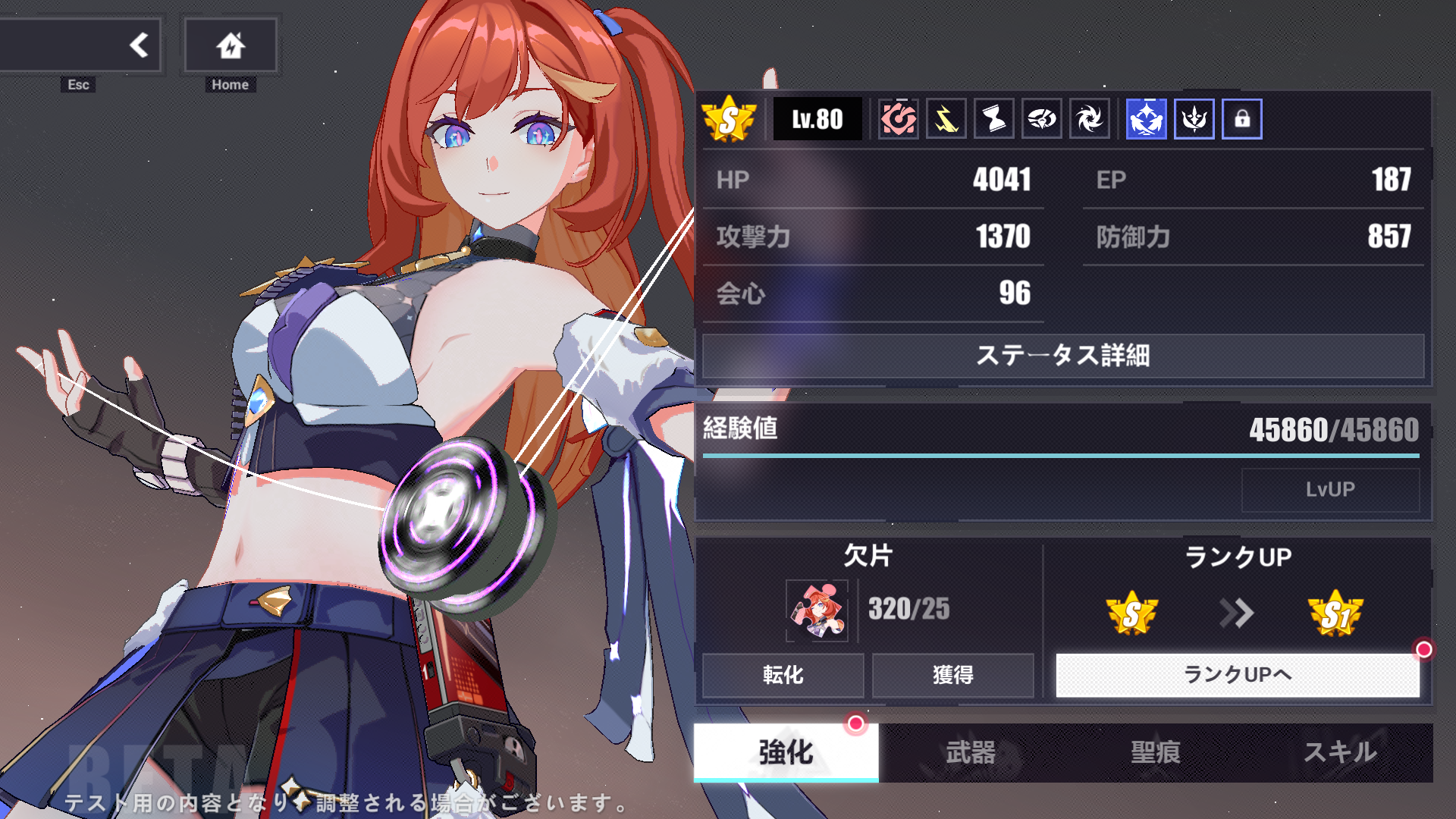Toggle the locked attribute slot
This screenshot has width=1456, height=819.
1241,118
